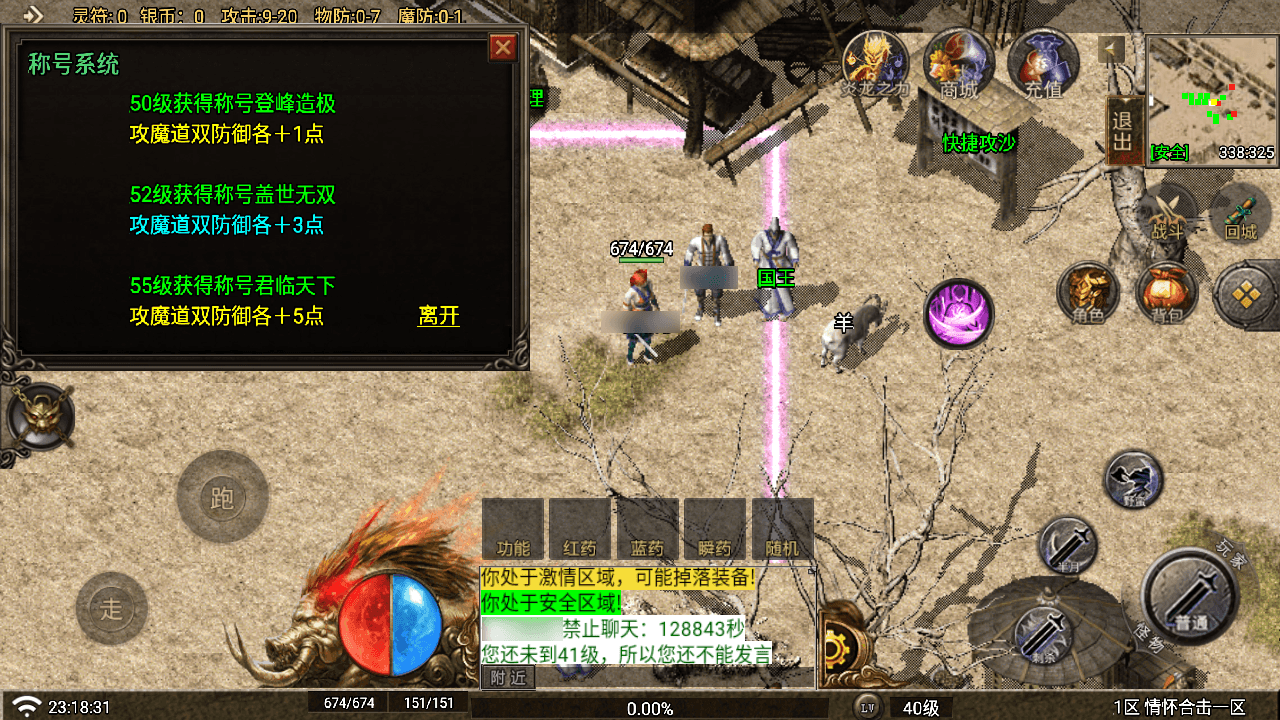Select the 红药 red potion slot
1280x720 pixels.
(x=580, y=530)
